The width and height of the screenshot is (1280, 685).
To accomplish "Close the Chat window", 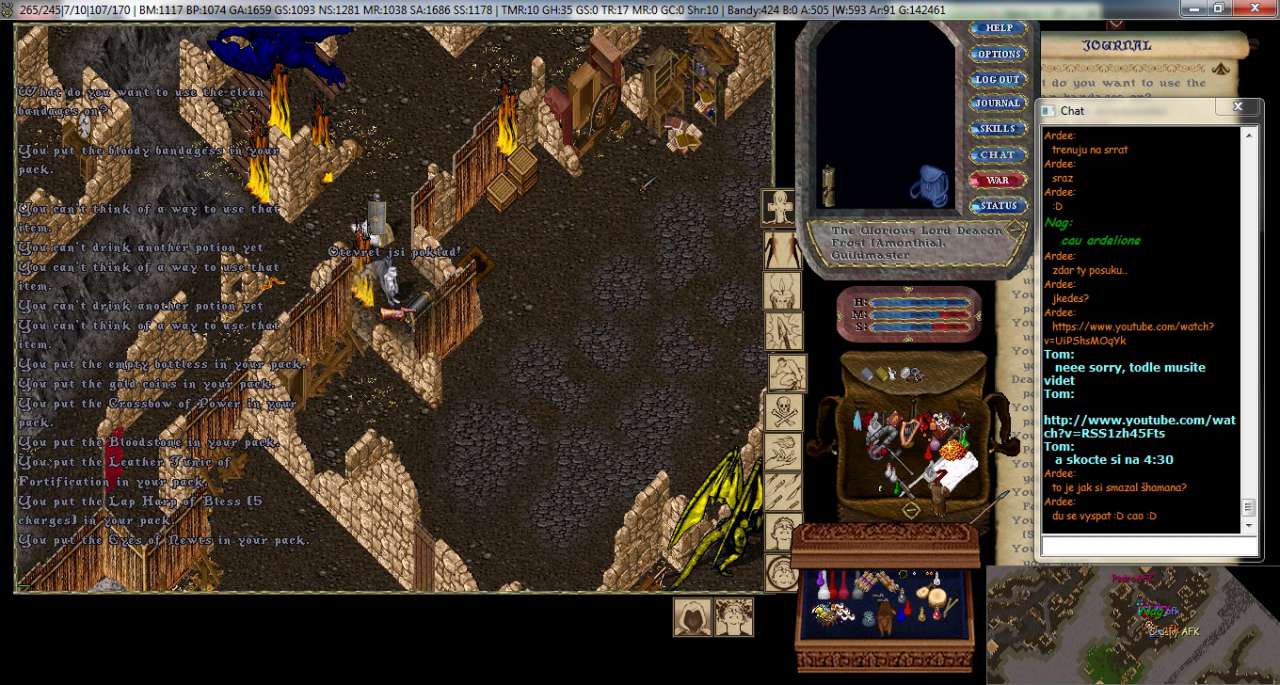I will [1238, 107].
